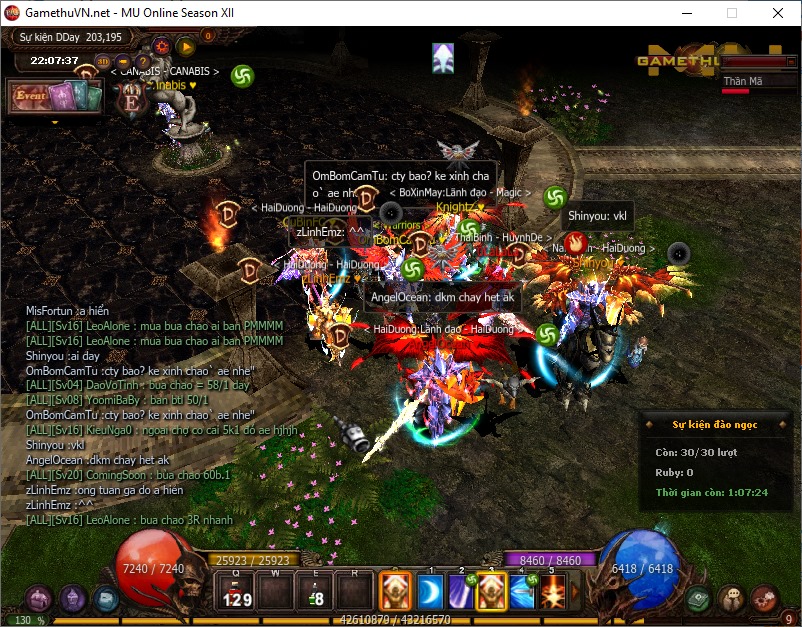Close the game window
The height and width of the screenshot is (627, 802).
(x=777, y=13)
